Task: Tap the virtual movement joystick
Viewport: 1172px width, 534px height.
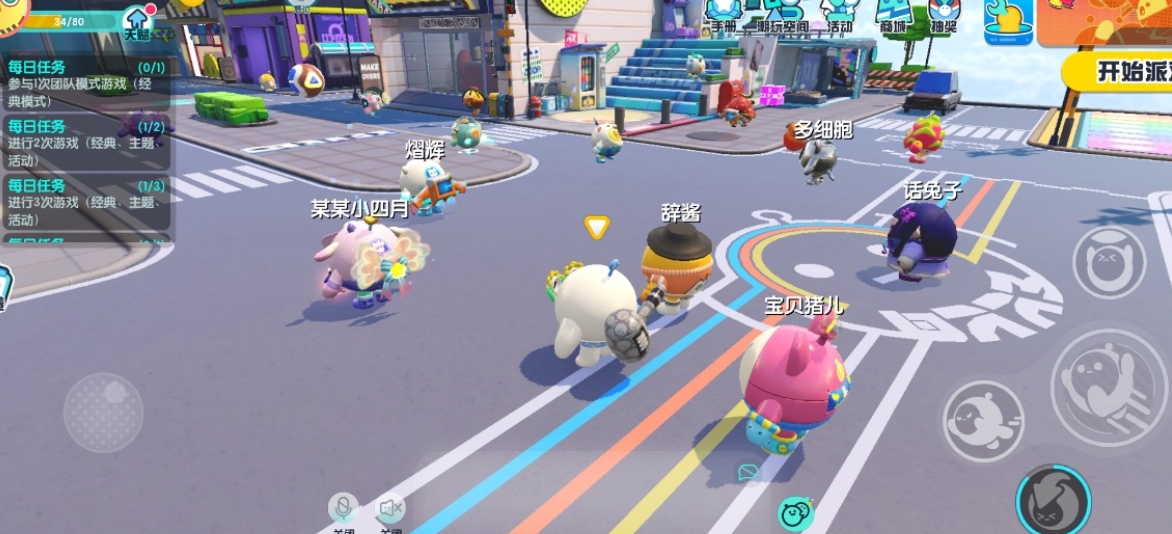Action: (x=103, y=412)
